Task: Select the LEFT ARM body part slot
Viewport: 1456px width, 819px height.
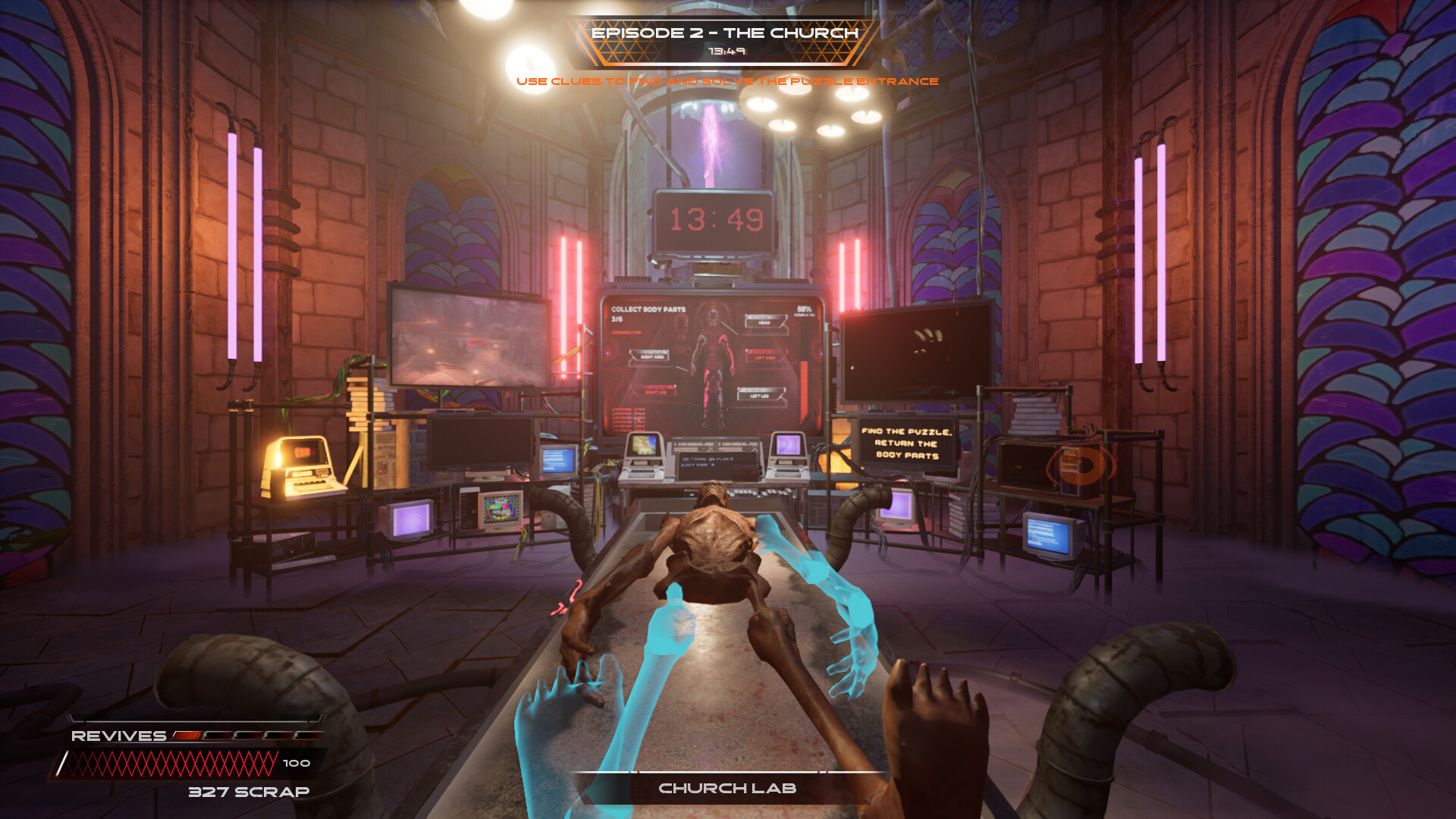Action: (x=764, y=356)
